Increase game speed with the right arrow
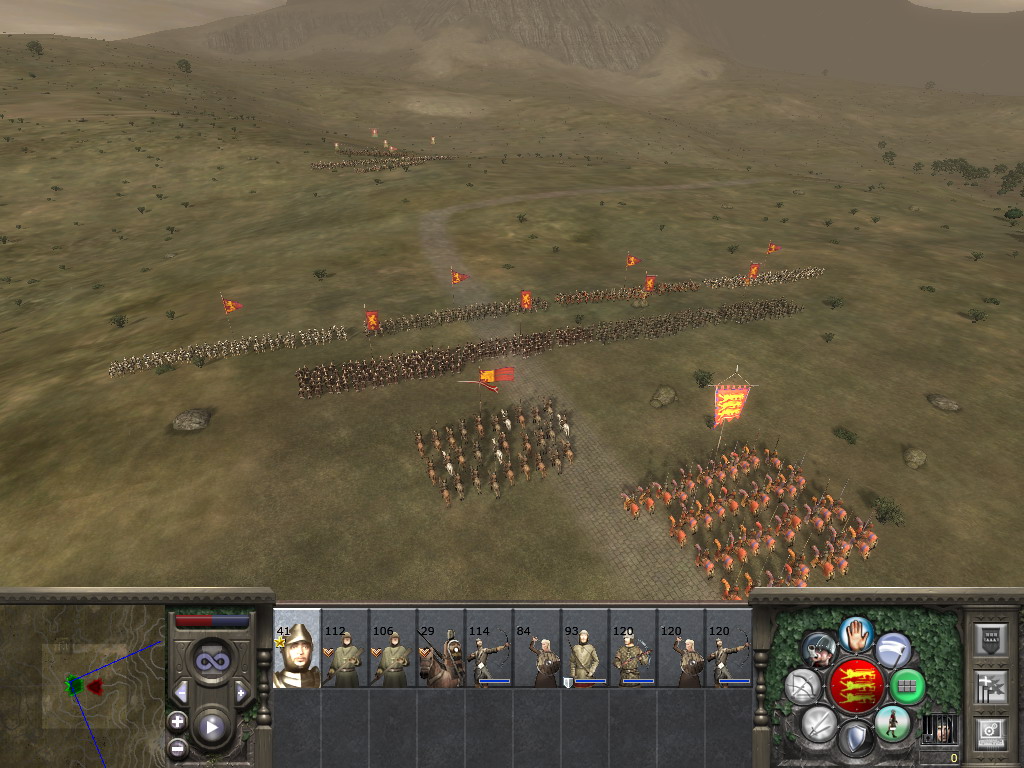The height and width of the screenshot is (768, 1024). pos(241,692)
